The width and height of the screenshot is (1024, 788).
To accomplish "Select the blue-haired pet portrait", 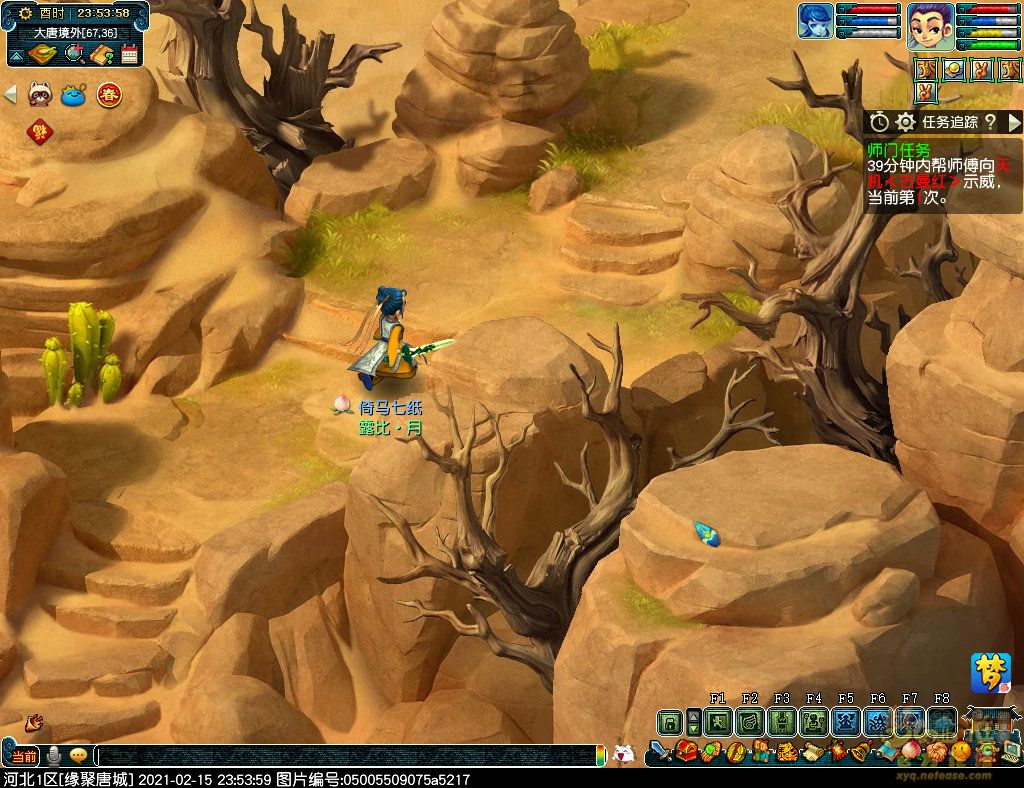I will [x=815, y=21].
